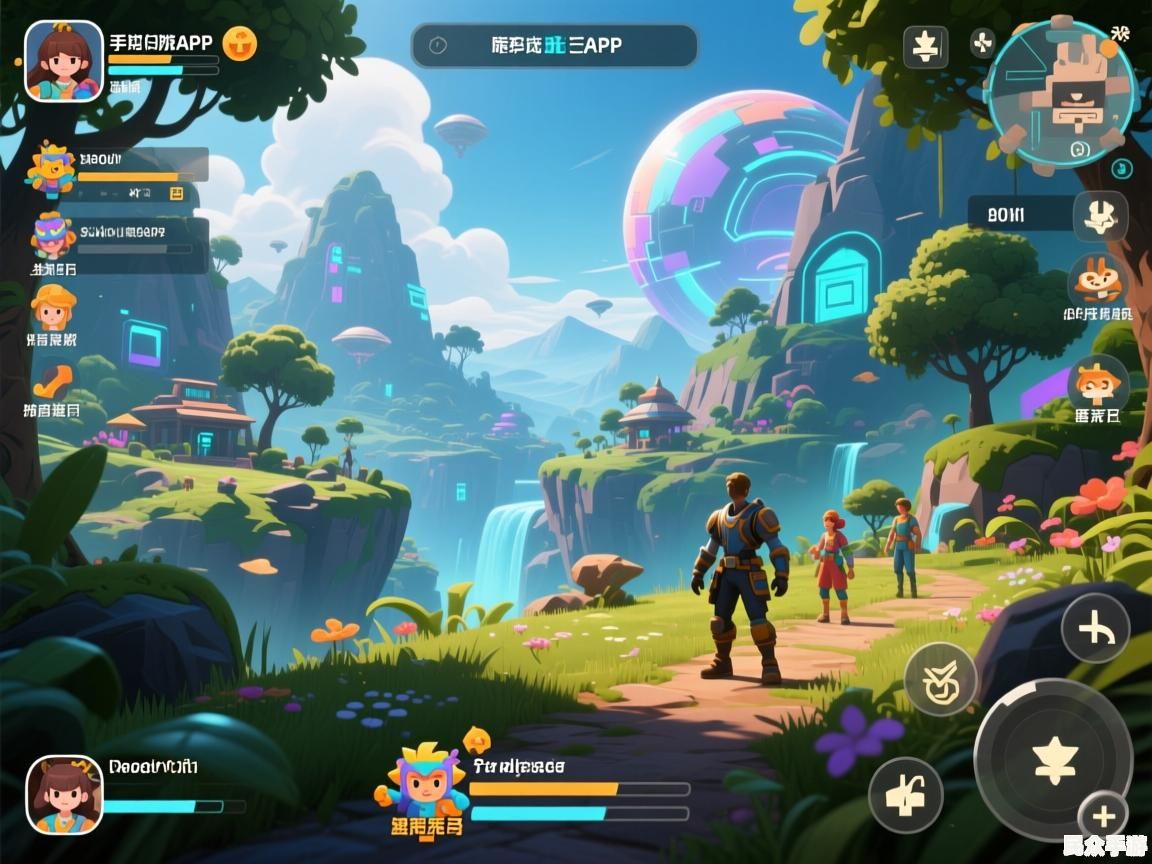Viewport: 1152px width, 864px height.
Task: Trigger the round curved-cross skill button
Action: pos(1095,629)
